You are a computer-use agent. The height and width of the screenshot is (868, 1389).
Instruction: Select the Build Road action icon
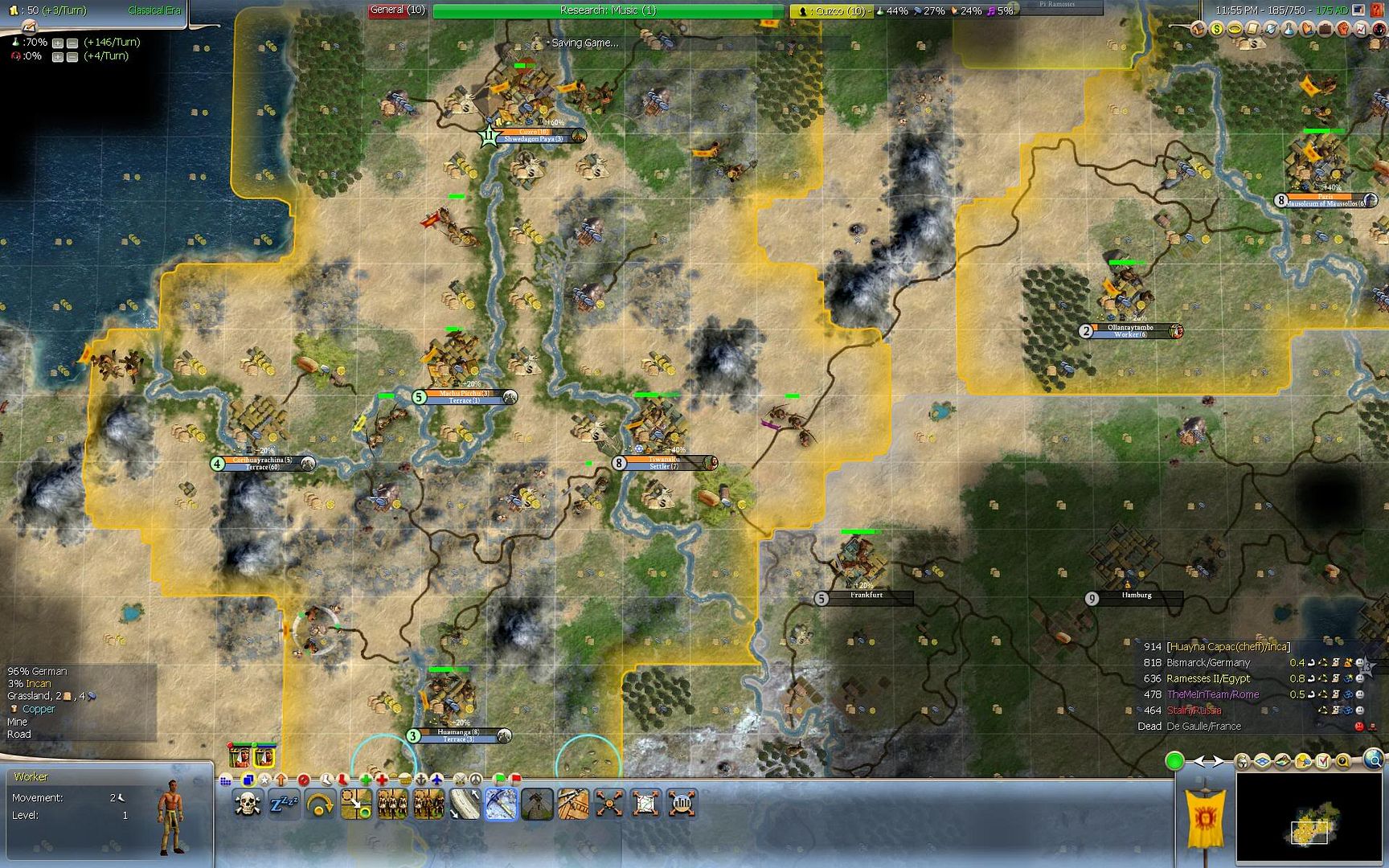point(465,804)
